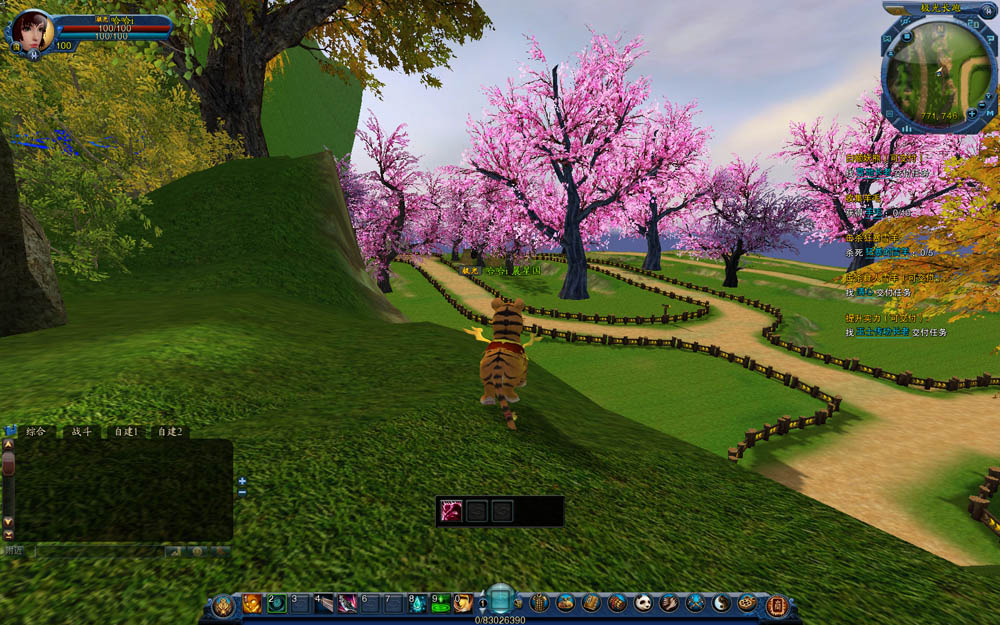Zoom in the minimap with plus button
The height and width of the screenshot is (625, 1000).
(x=971, y=113)
